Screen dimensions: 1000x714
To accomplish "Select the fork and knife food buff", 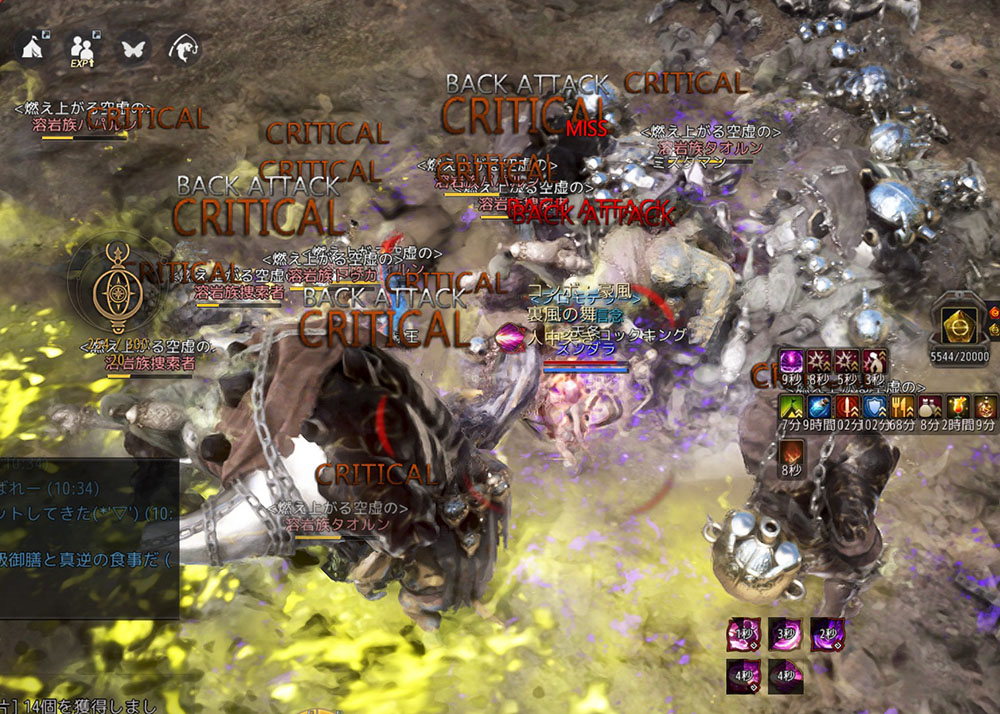I will tap(903, 407).
